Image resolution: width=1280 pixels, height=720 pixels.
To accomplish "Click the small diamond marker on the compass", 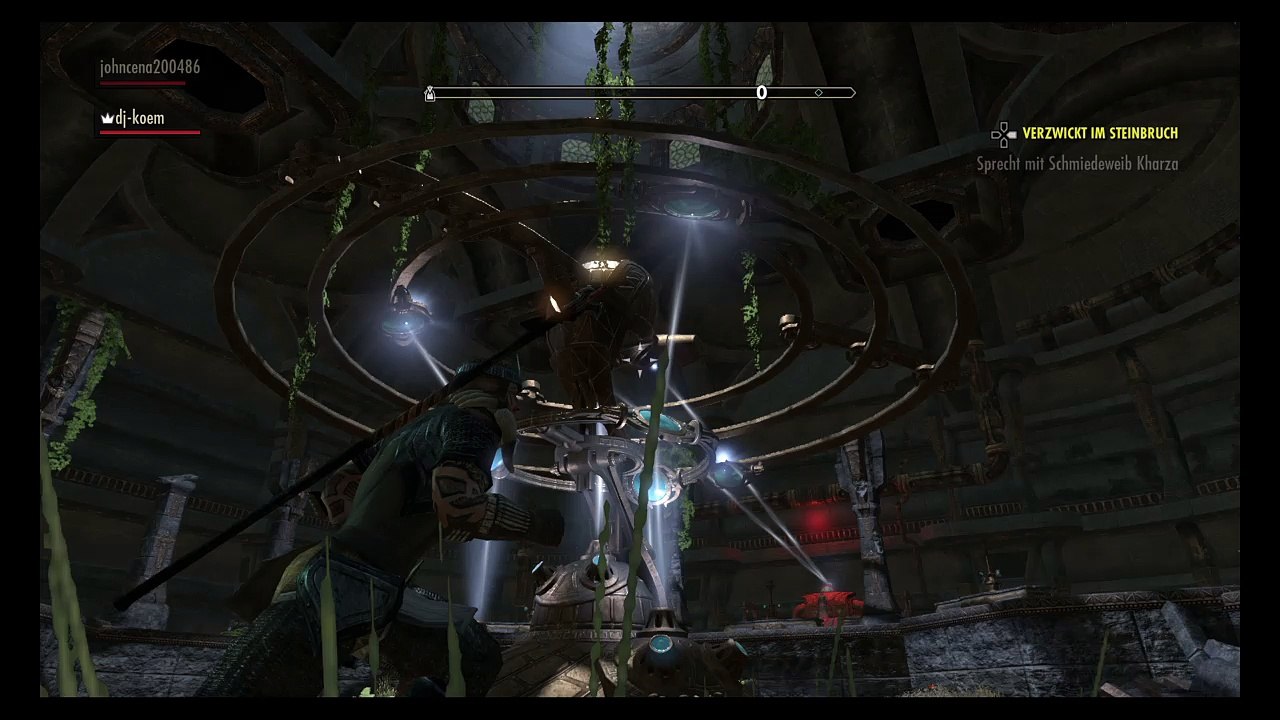I will pos(819,93).
